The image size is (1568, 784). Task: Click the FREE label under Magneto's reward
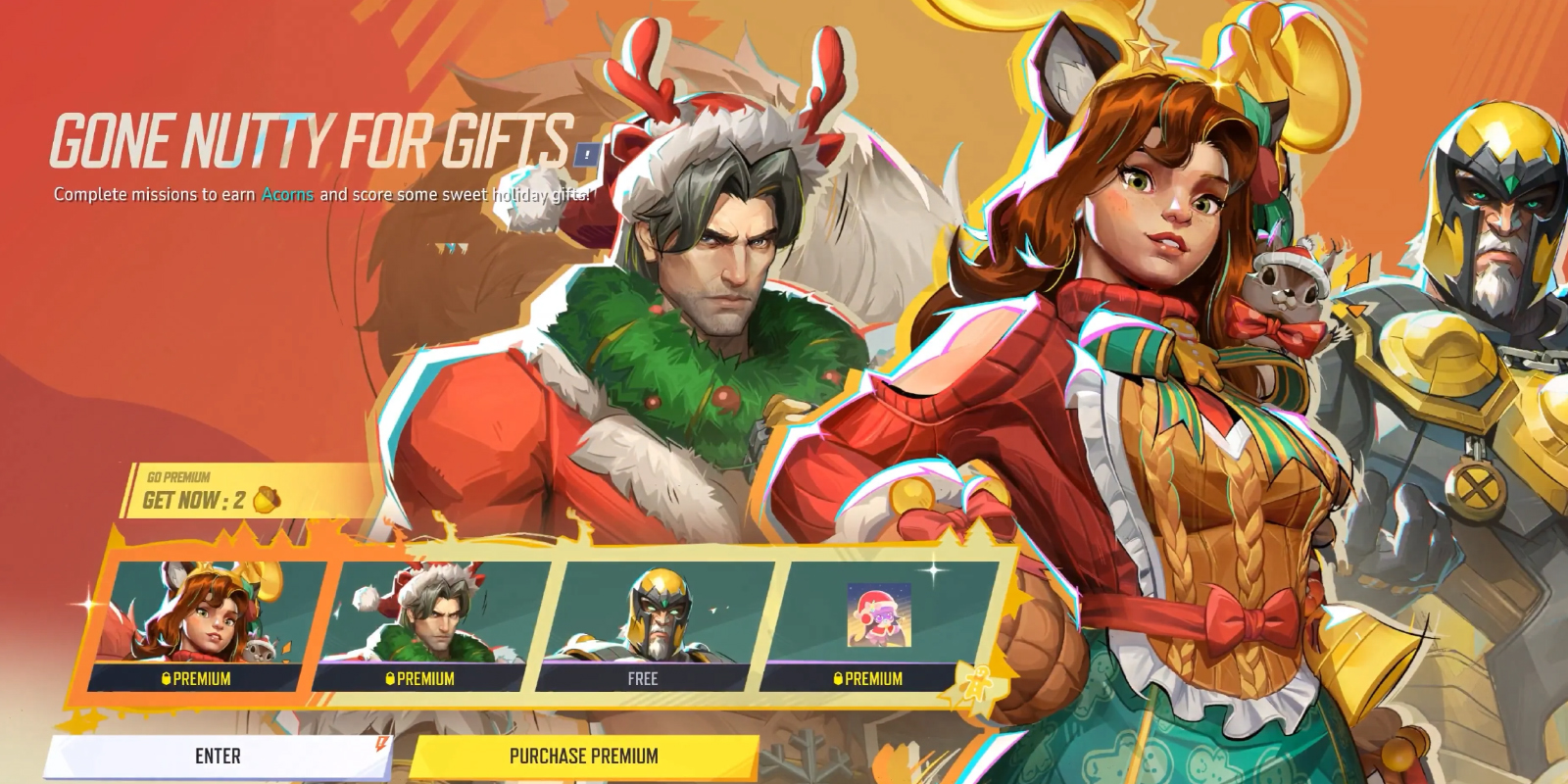click(644, 678)
